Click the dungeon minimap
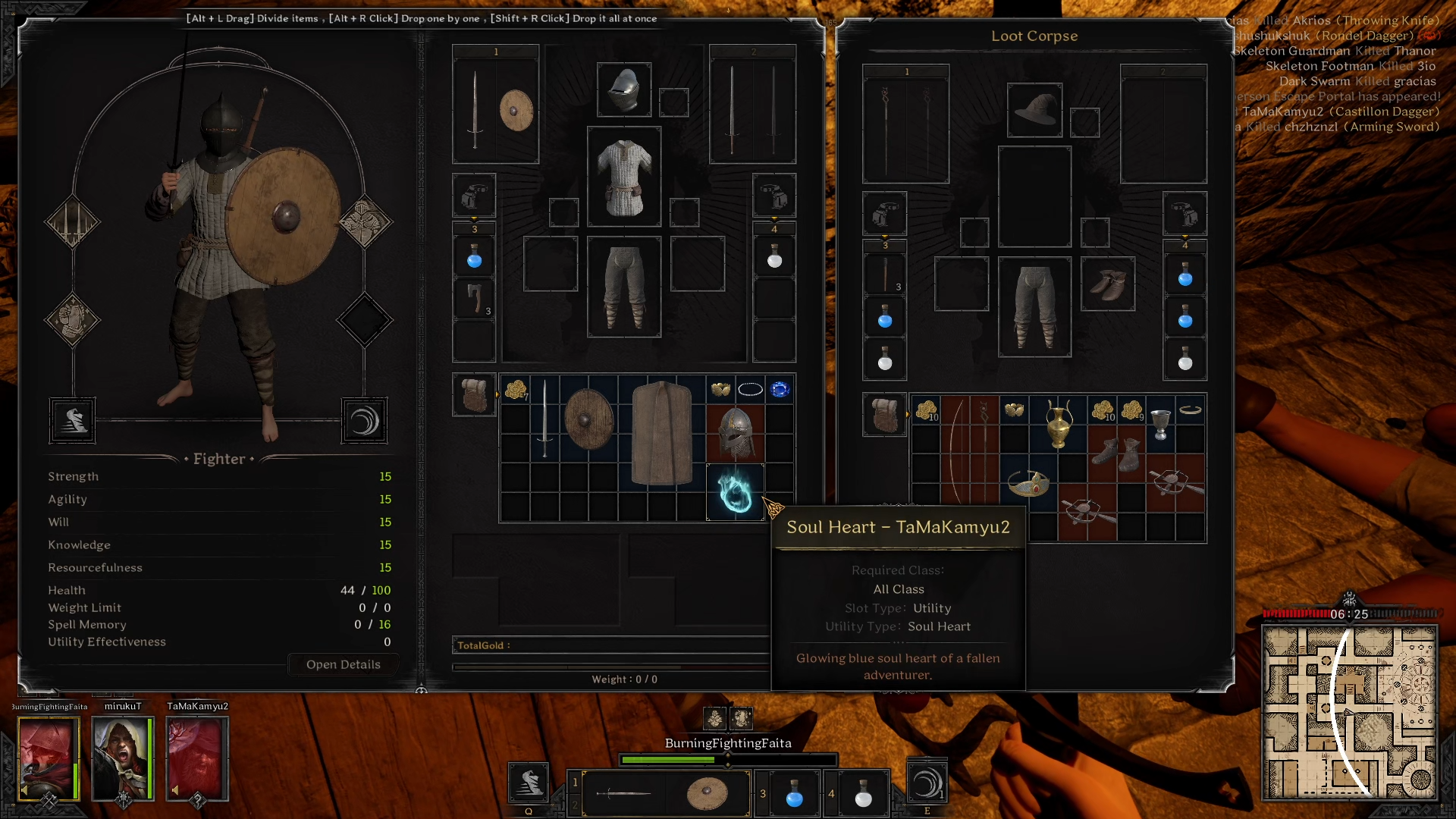The height and width of the screenshot is (819, 1456). (x=1349, y=713)
